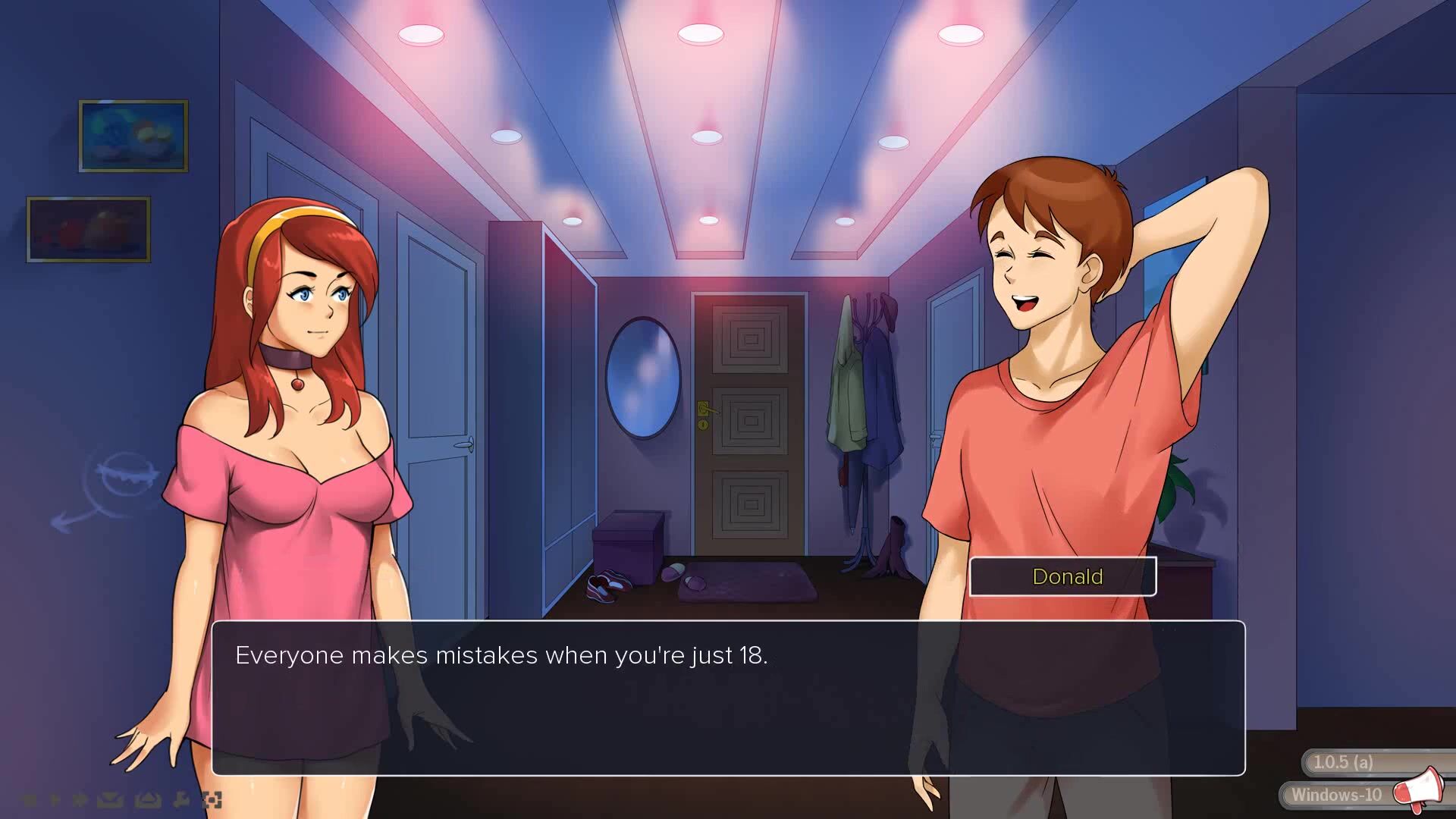
Task: Advance the dialogue by clicking the text box
Action: 728,698
